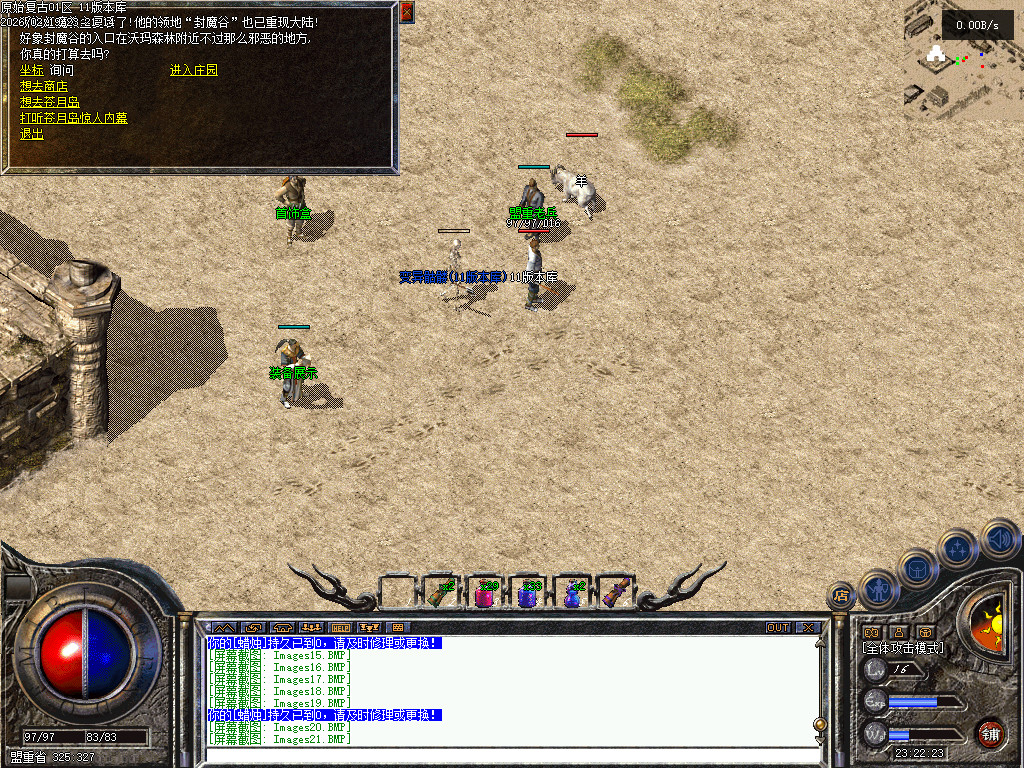Click the 全体攻击模式 attack mode label

(903, 648)
